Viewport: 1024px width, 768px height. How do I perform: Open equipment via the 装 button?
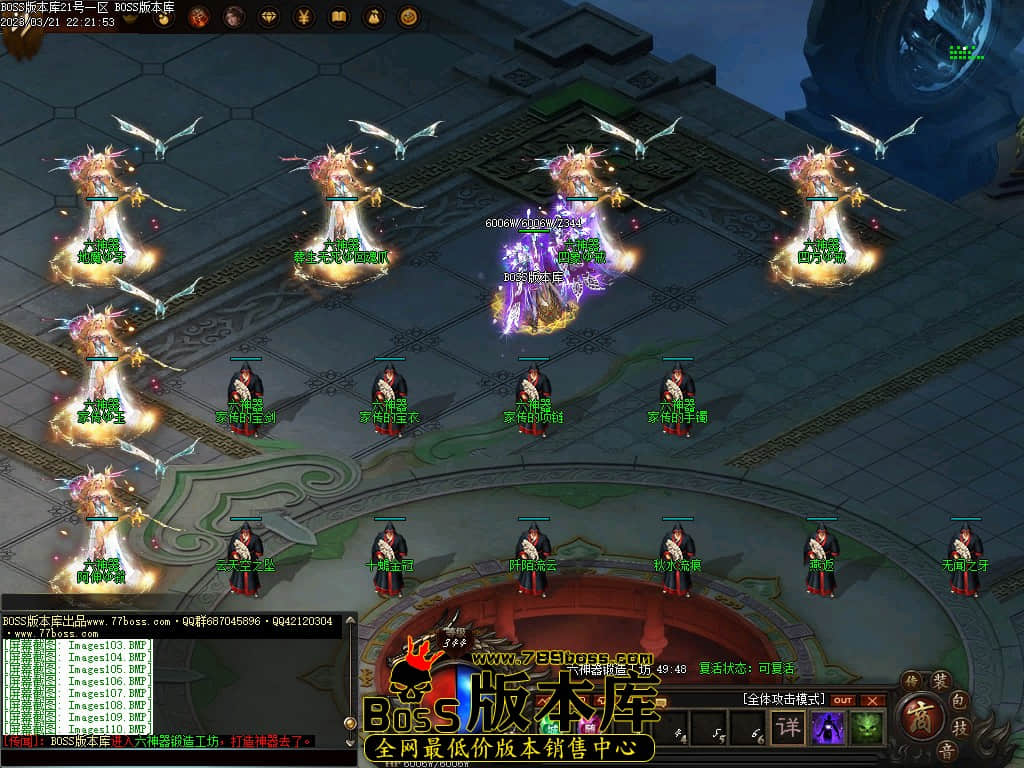pos(940,681)
